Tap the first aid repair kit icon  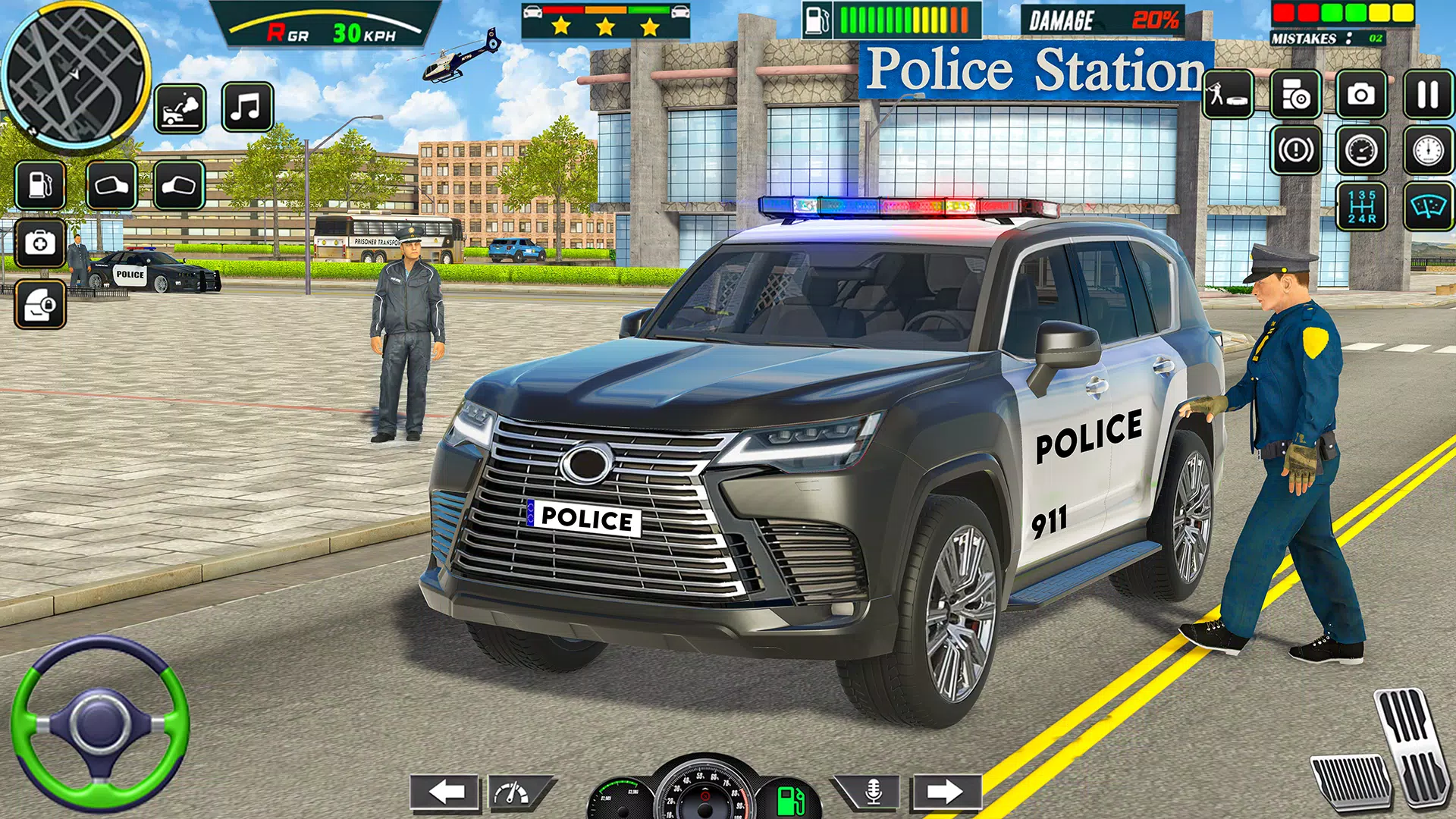point(39,243)
